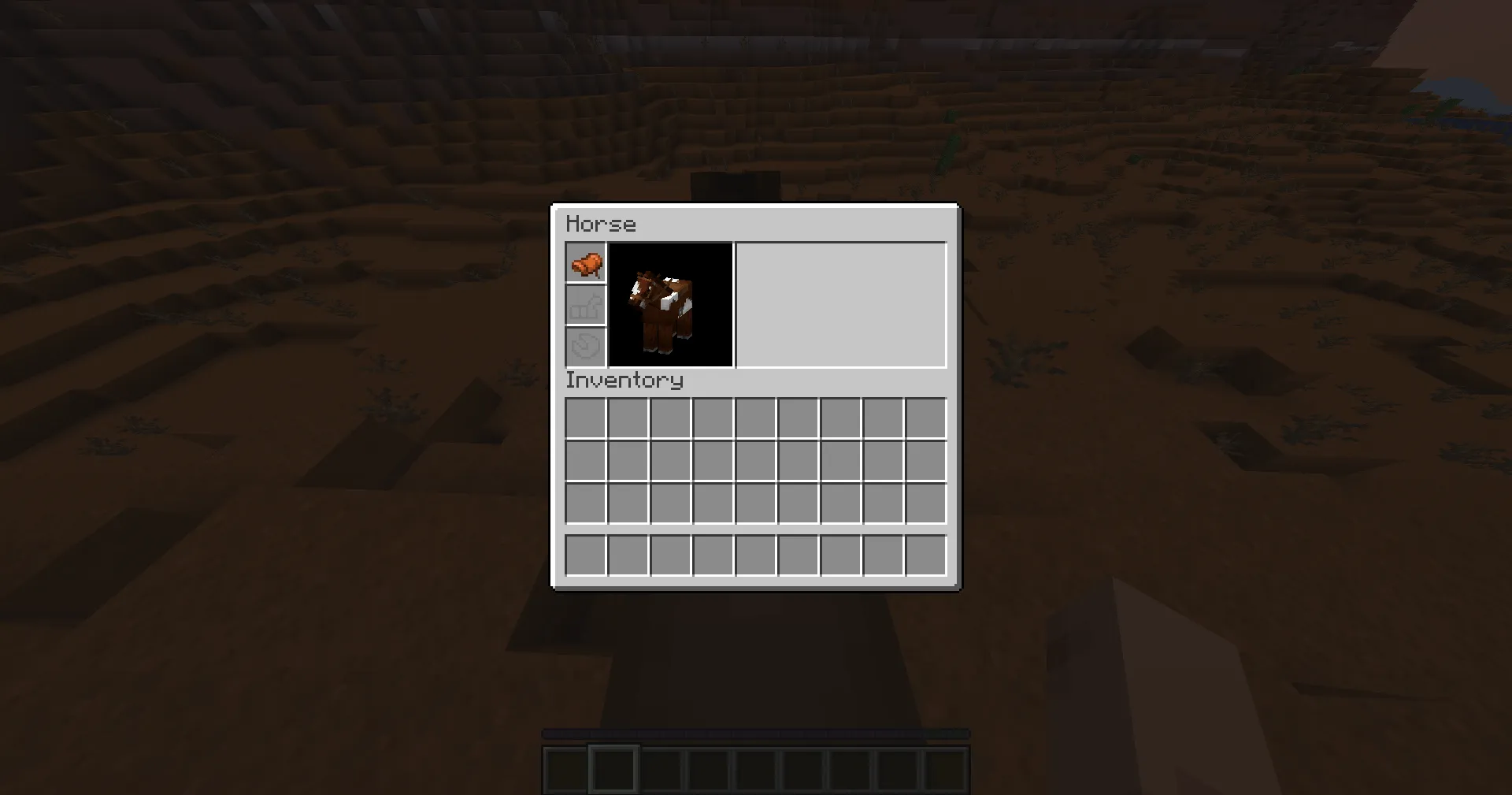Click the fifth slot of the top inventory row

[754, 418]
